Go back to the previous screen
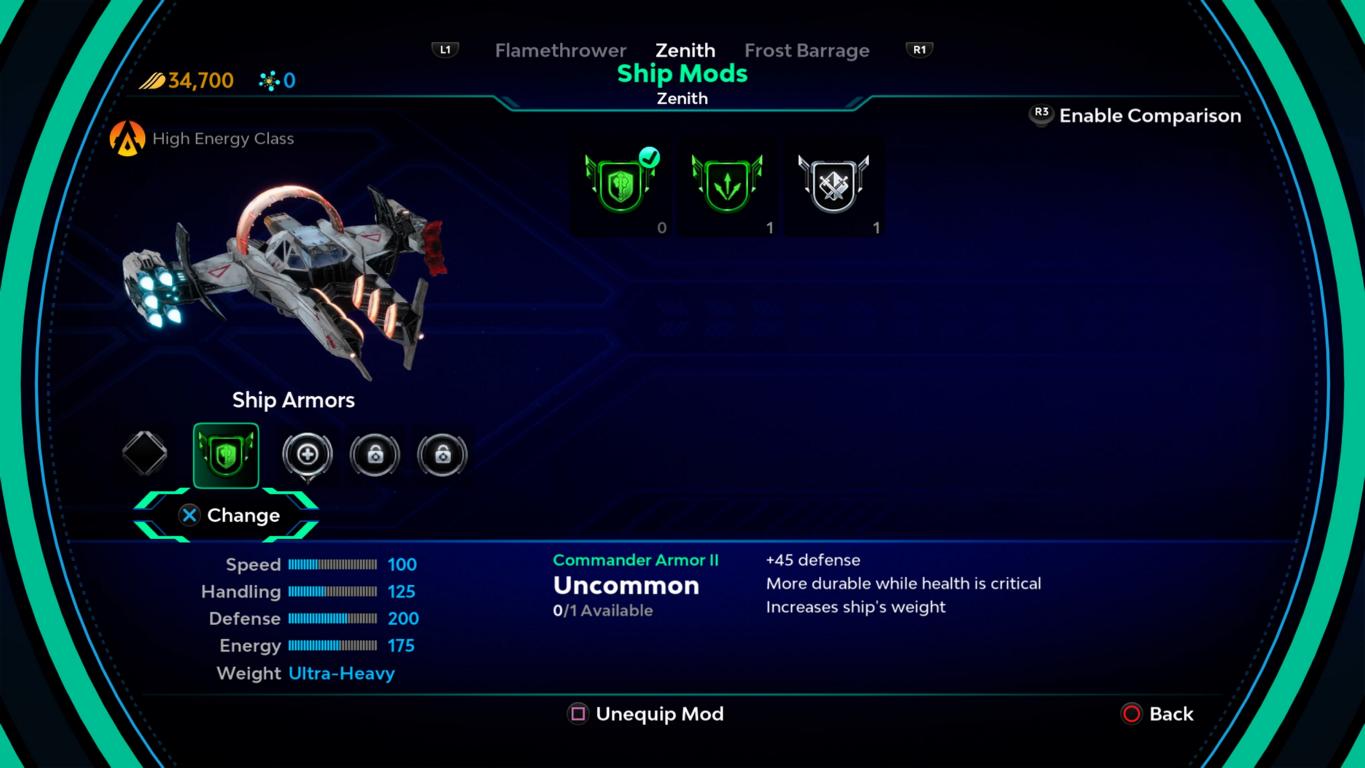The width and height of the screenshot is (1365, 768). 1157,714
